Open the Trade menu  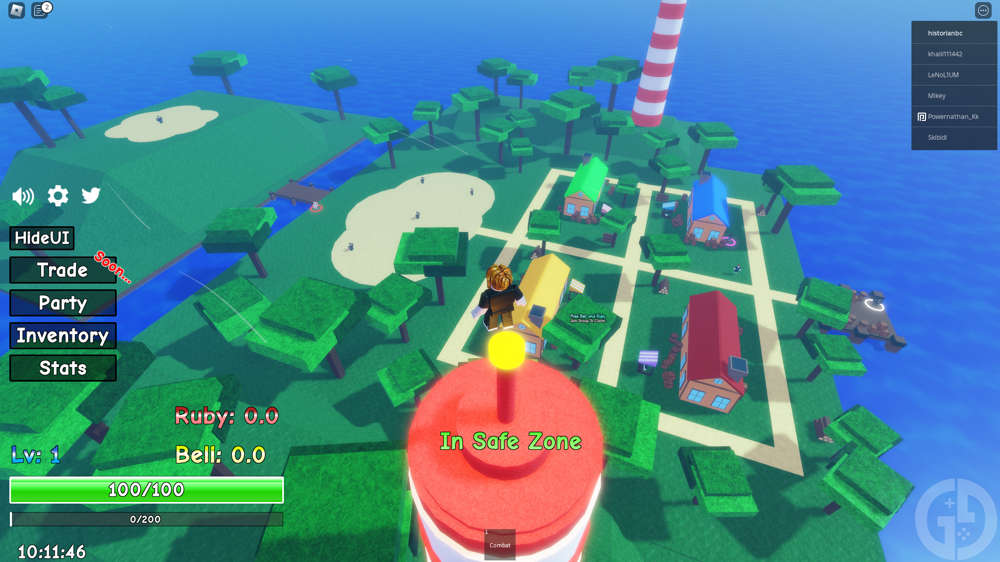coord(62,270)
